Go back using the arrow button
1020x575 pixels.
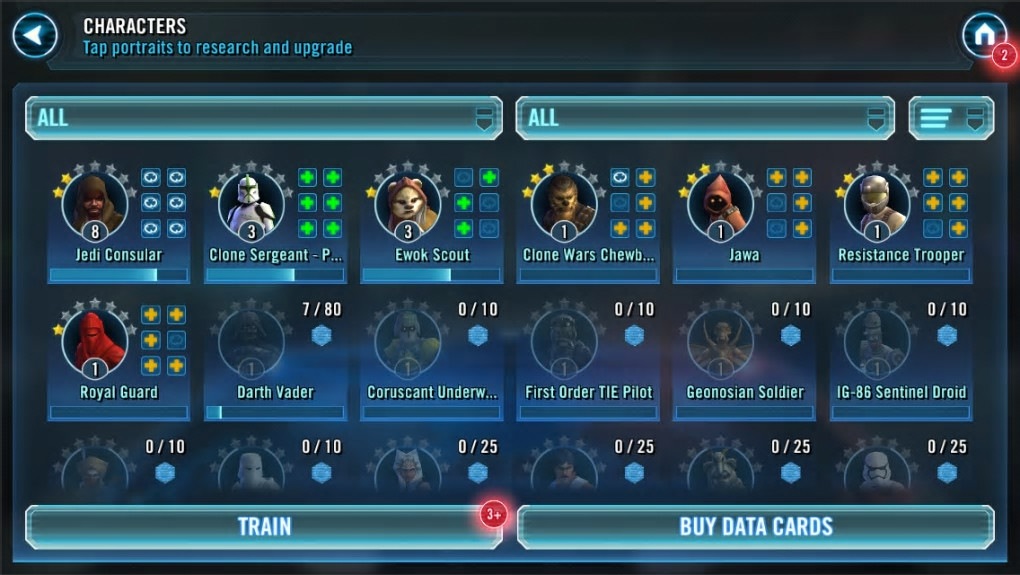coord(35,36)
